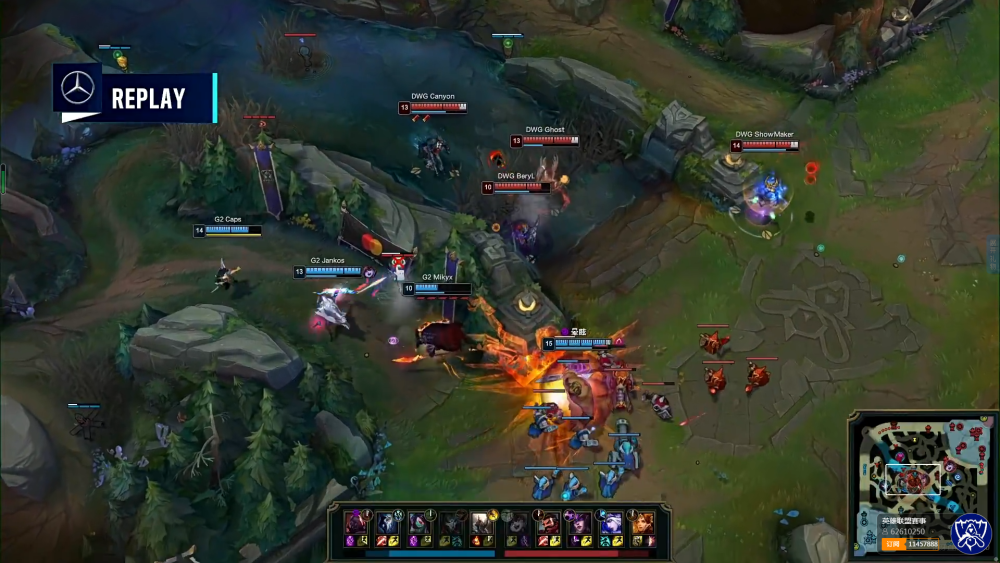Select the purple-haired Syndra champion portrait
The width and height of the screenshot is (1000, 563).
coord(578,526)
